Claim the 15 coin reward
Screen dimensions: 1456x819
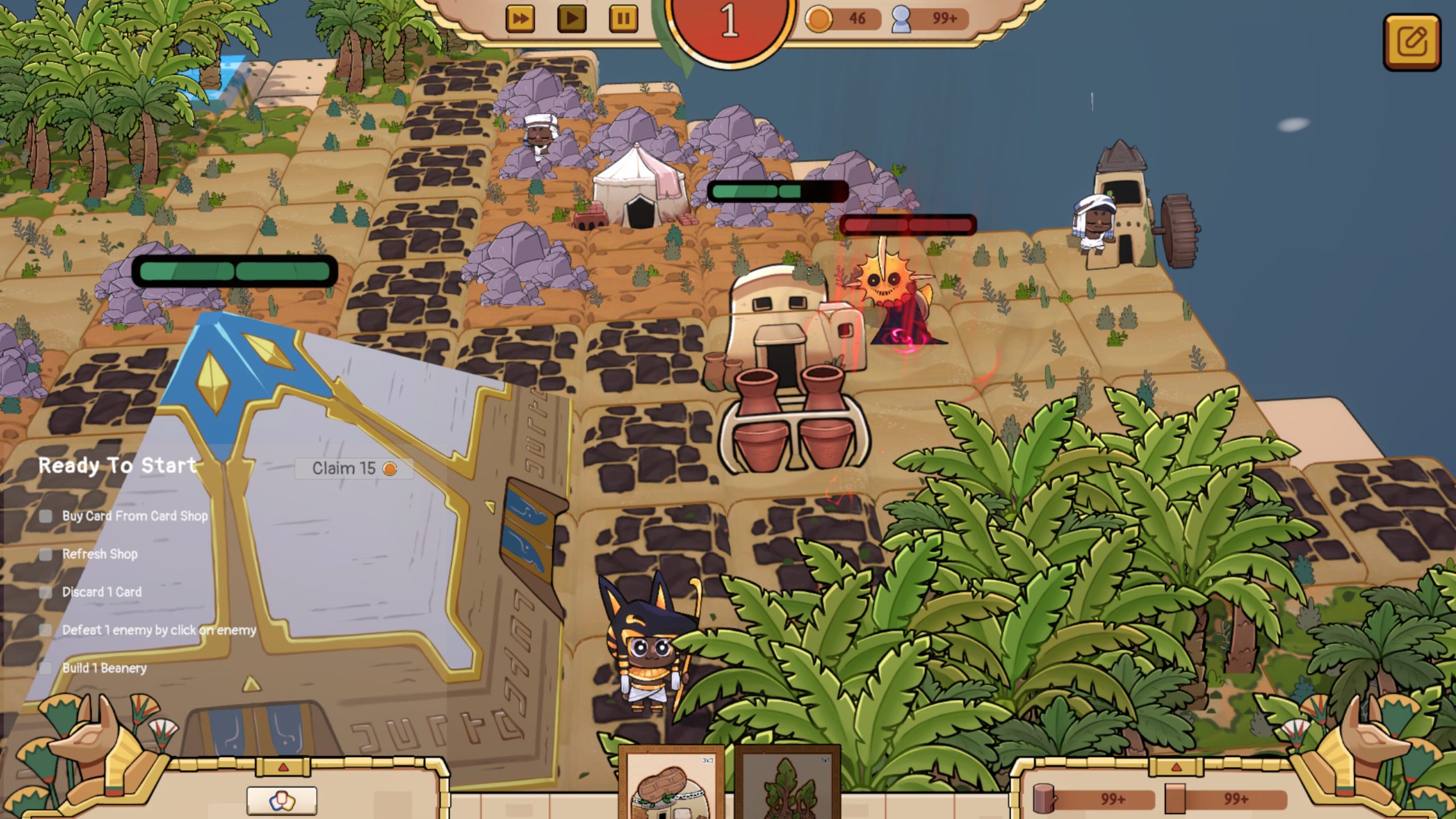pos(354,469)
